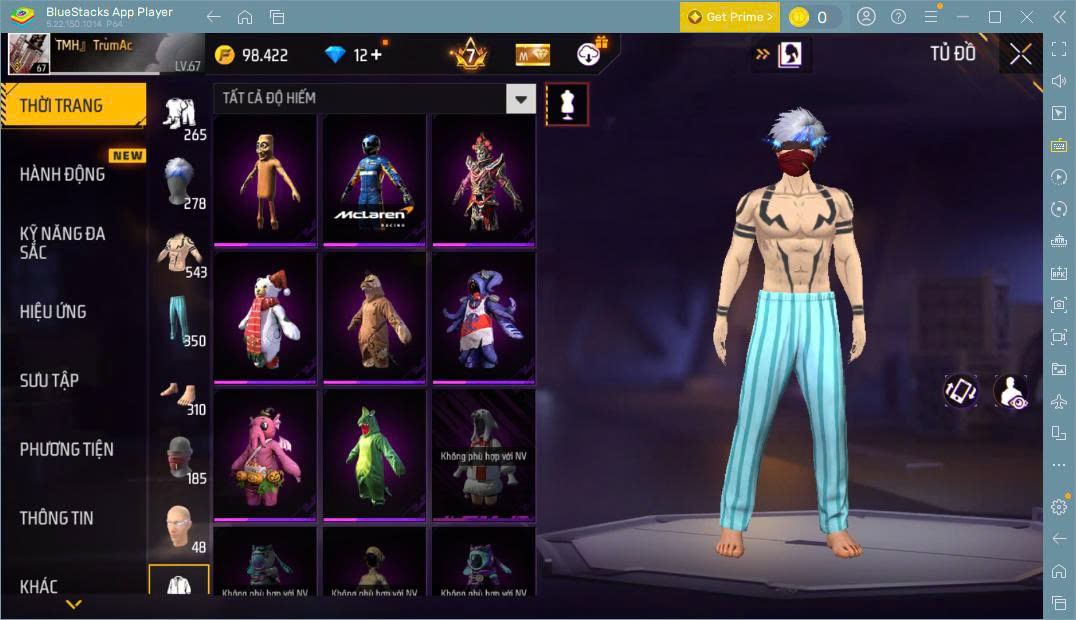Show the THÔNG TIN section
Image resolution: width=1076 pixels, height=620 pixels.
click(57, 517)
